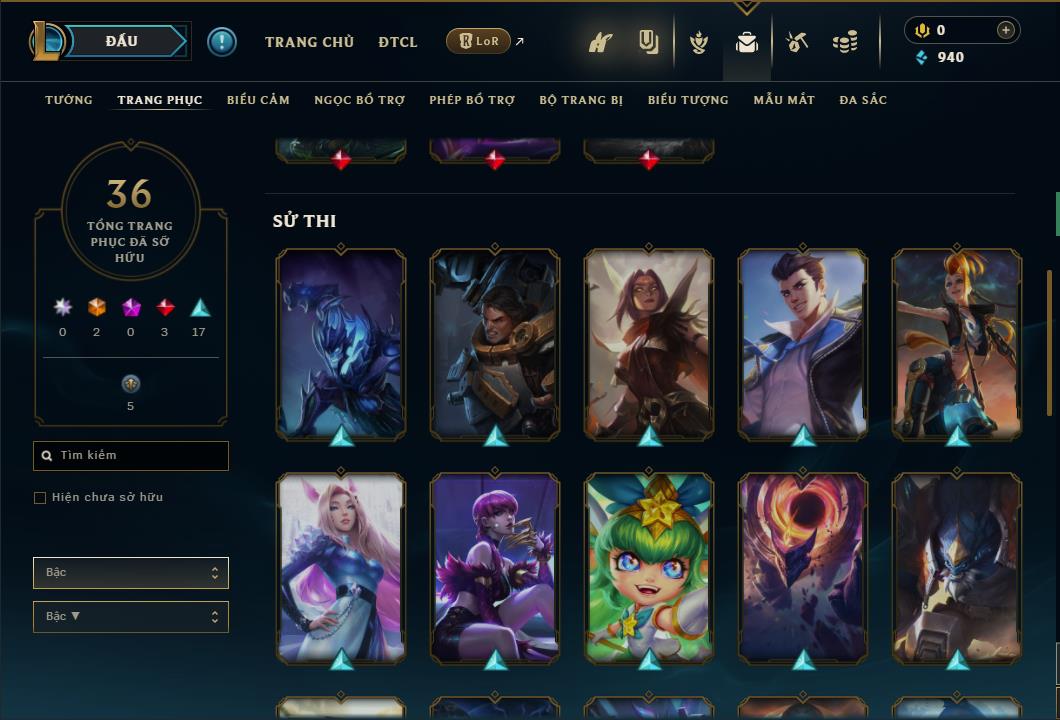1060x720 pixels.
Task: Open loot via hammer and gem icon
Action: (797, 42)
